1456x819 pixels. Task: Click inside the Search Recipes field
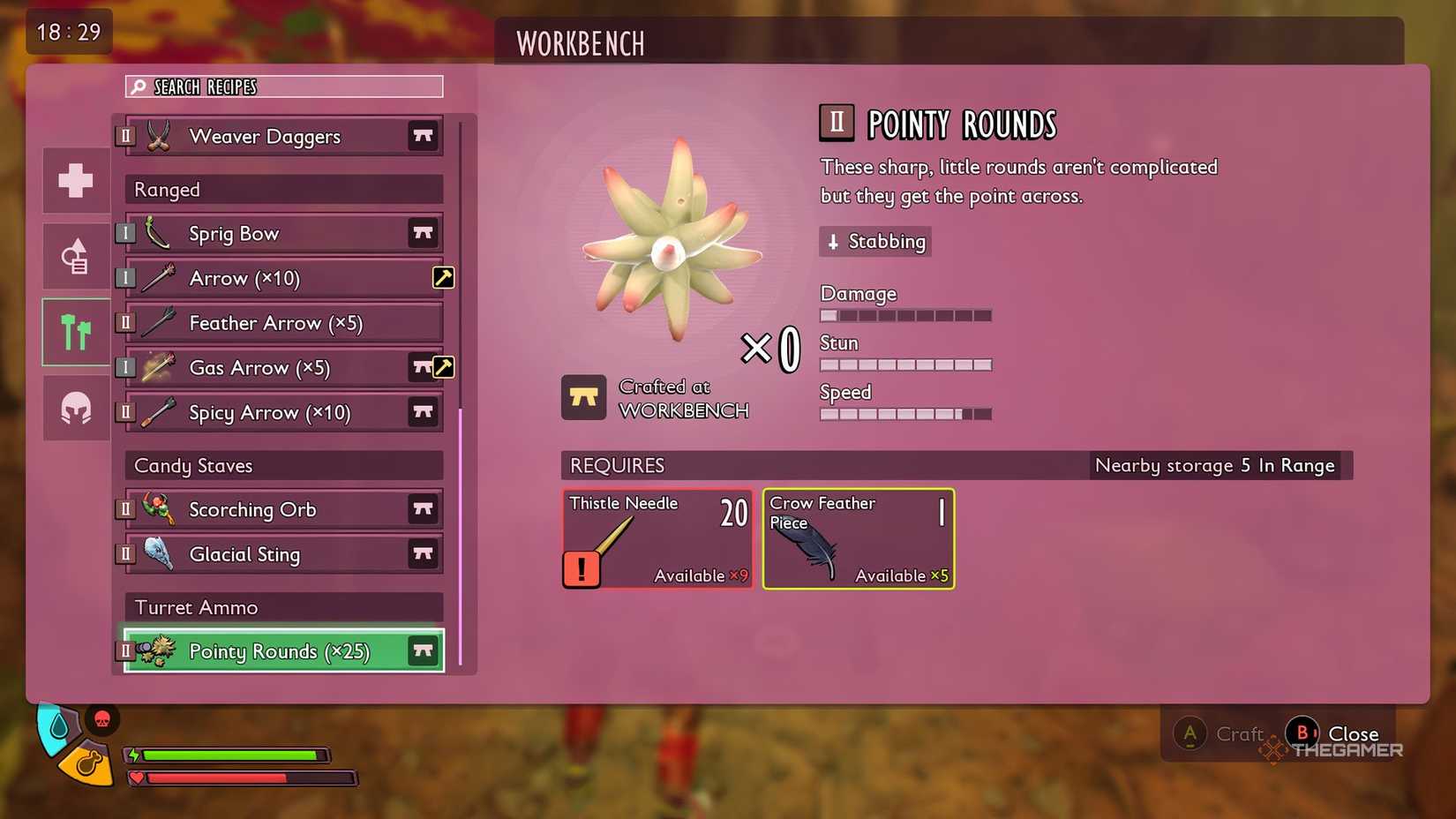coord(282,86)
